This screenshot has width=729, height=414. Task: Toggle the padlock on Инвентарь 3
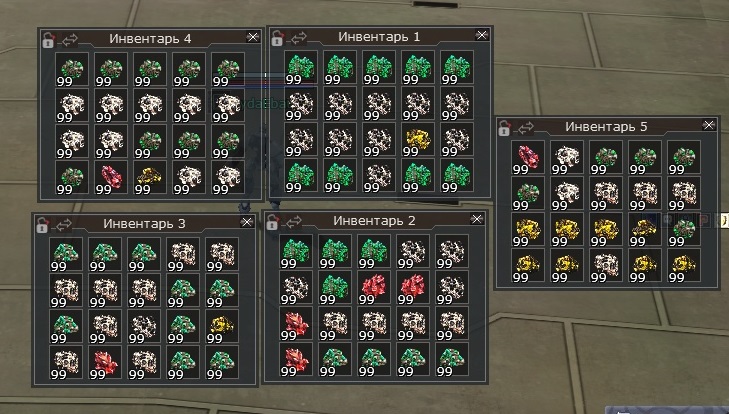[42, 224]
